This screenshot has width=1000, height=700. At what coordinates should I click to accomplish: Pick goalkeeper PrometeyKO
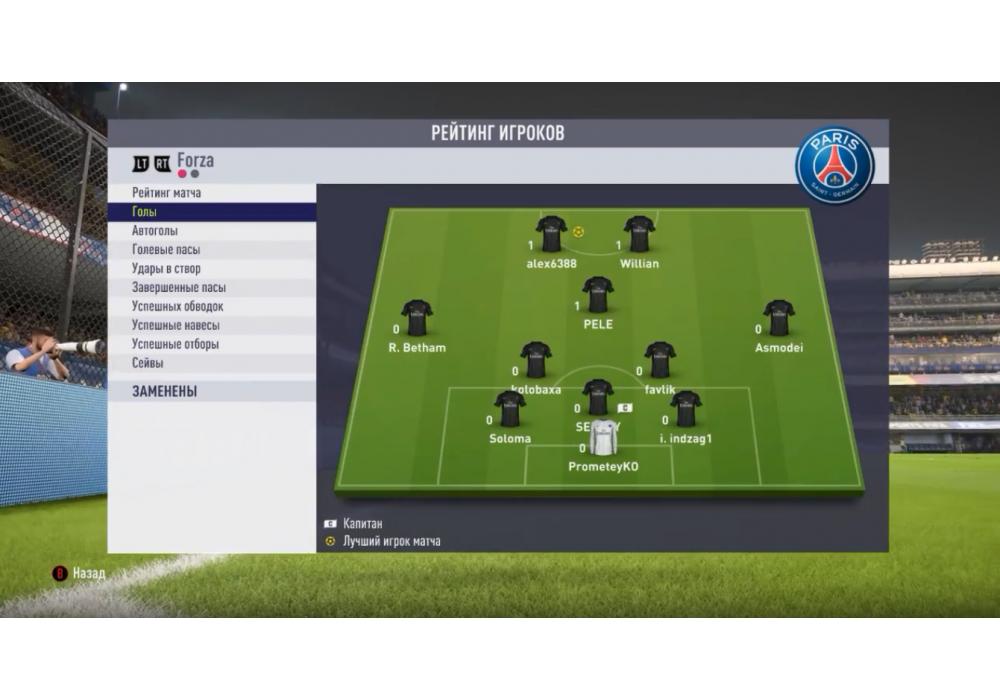tap(603, 439)
